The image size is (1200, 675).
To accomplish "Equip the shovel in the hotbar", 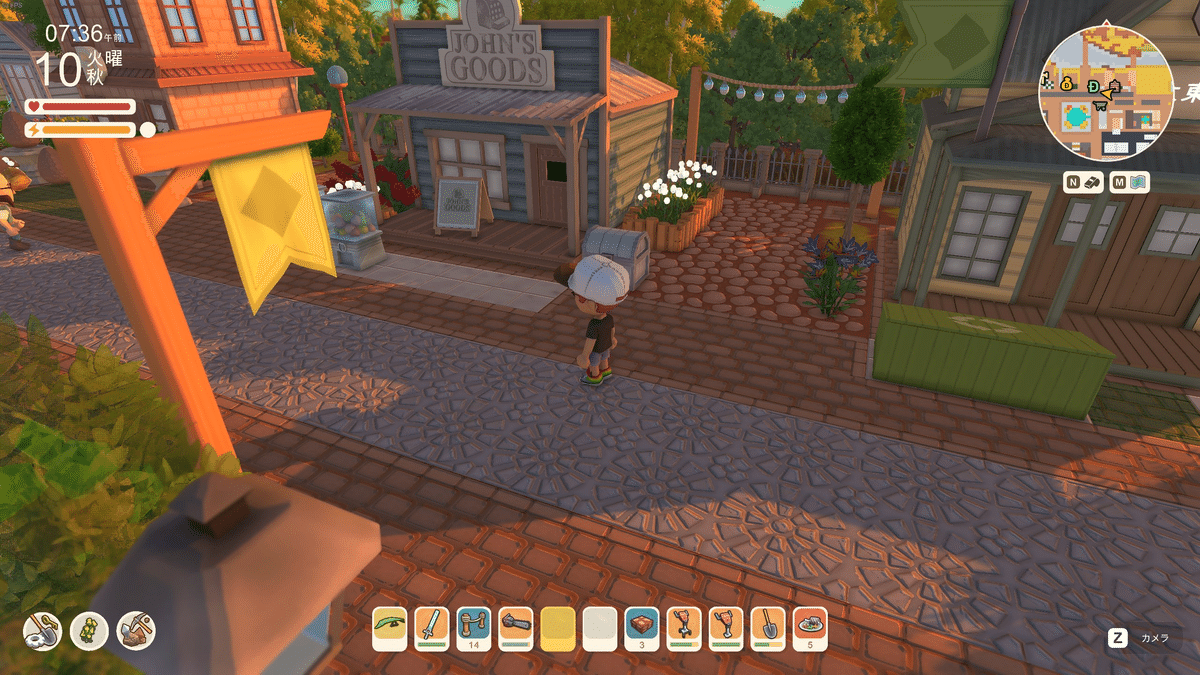I will 767,628.
